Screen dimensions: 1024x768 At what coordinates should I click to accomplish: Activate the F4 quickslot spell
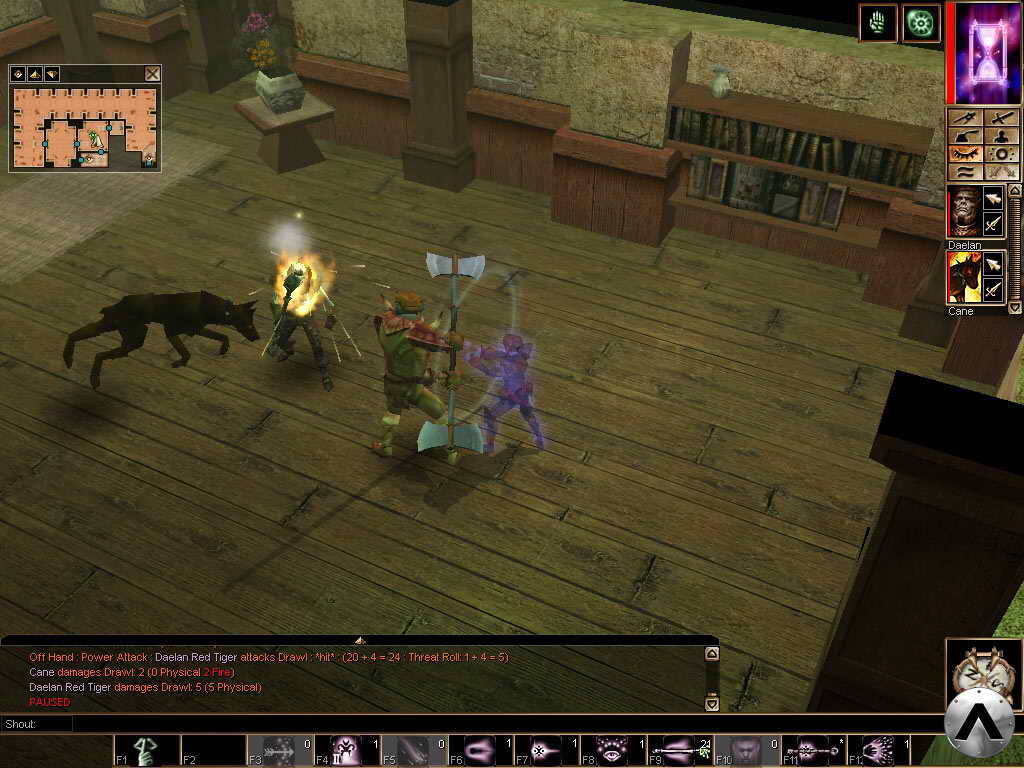click(346, 751)
